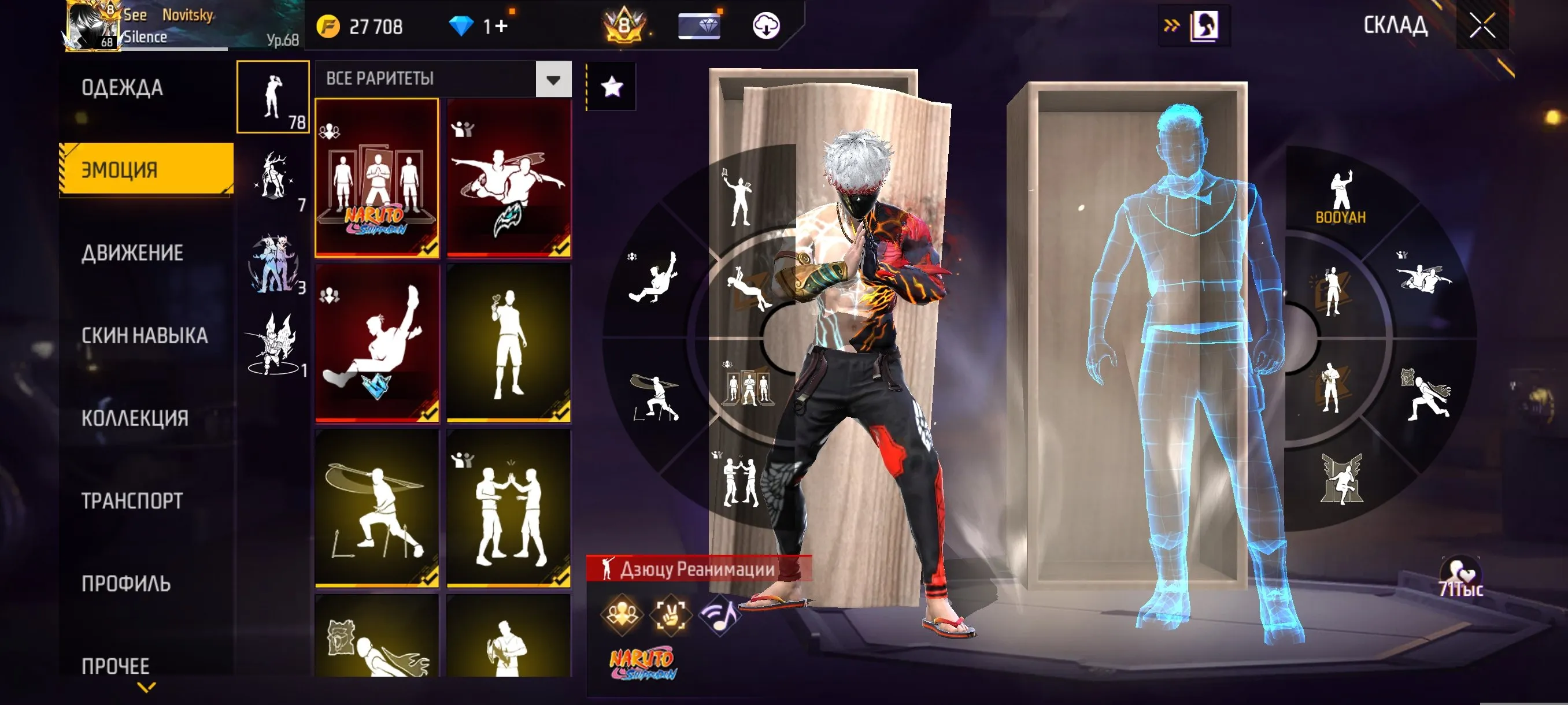The height and width of the screenshot is (705, 1568).
Task: Toggle the favorites star filter
Action: point(612,87)
